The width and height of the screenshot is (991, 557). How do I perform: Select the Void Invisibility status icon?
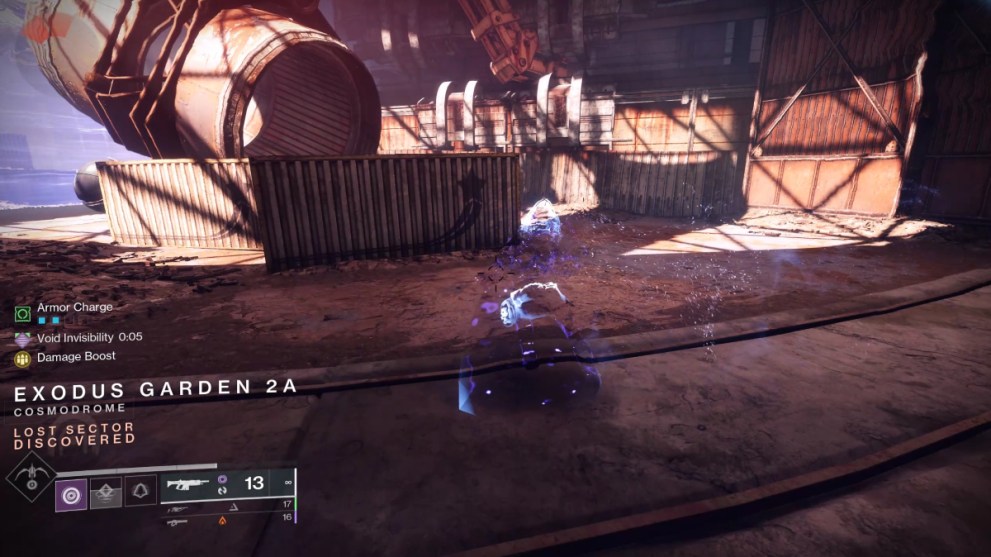click(22, 339)
